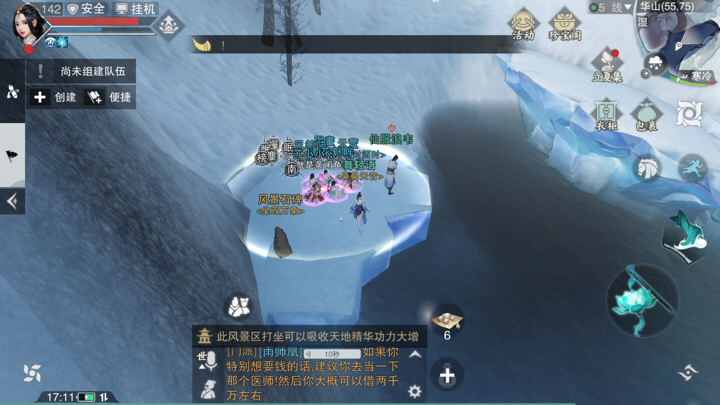Select the server line dropdown
720x405 pixels.
(612, 7)
